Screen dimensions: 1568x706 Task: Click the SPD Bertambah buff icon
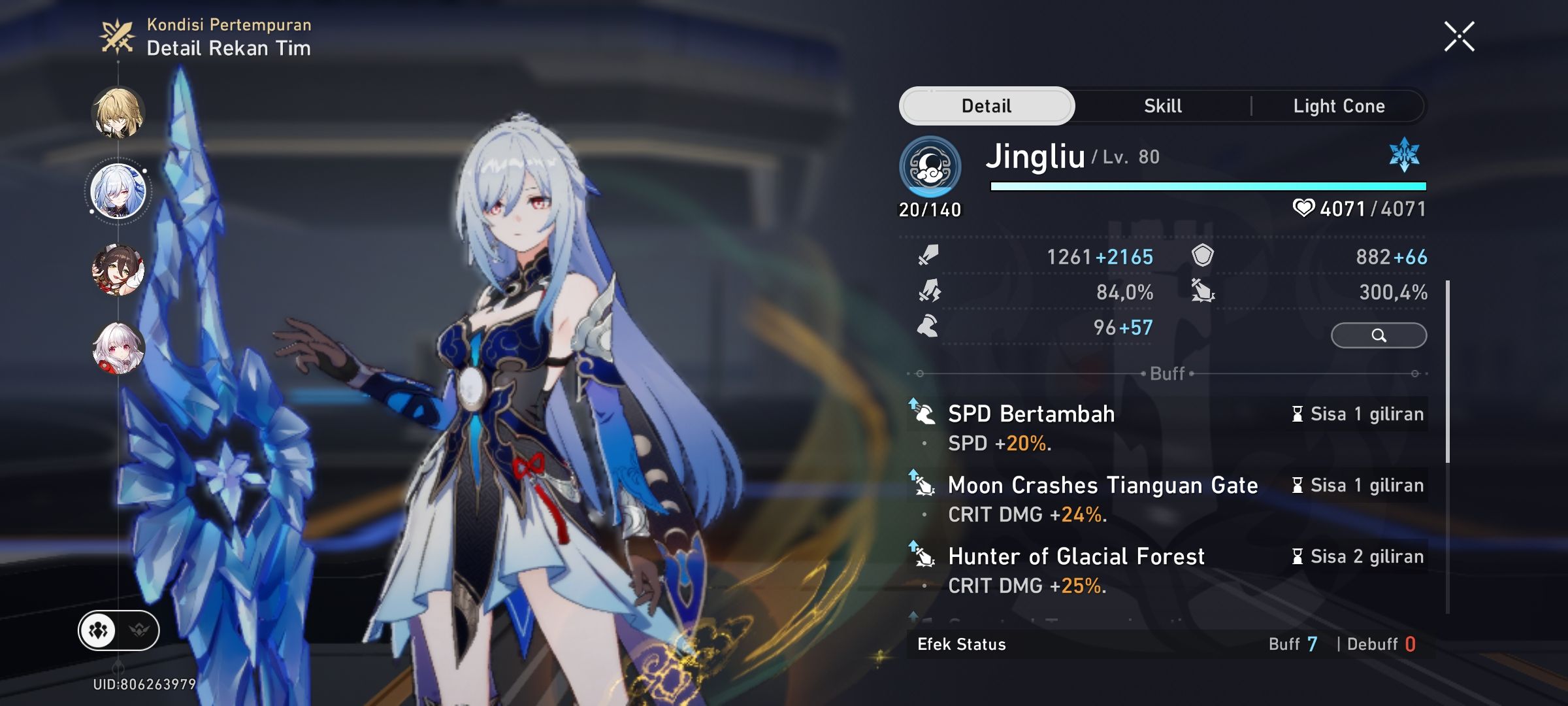pyautogui.click(x=923, y=414)
